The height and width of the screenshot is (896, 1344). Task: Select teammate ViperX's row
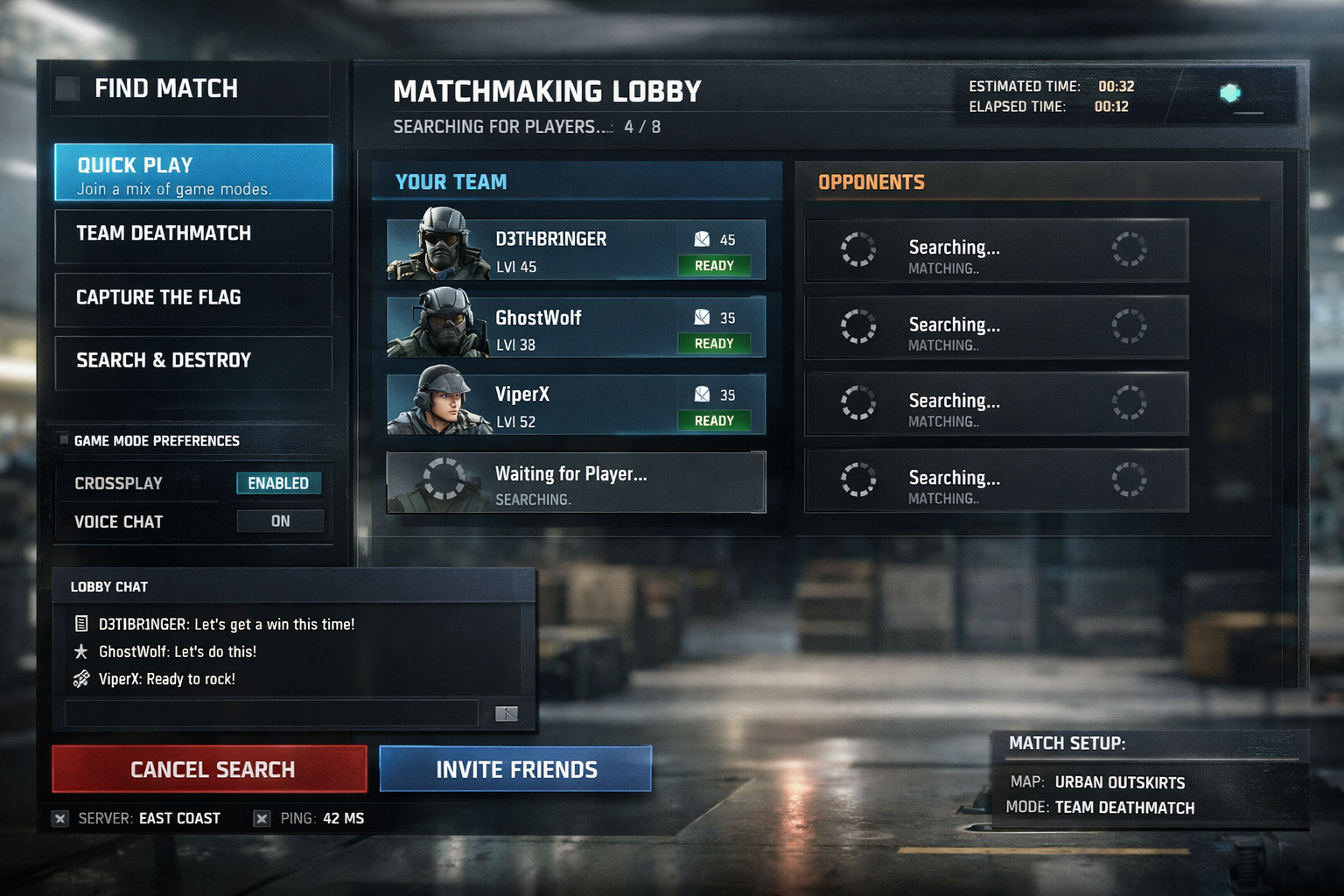coord(576,404)
